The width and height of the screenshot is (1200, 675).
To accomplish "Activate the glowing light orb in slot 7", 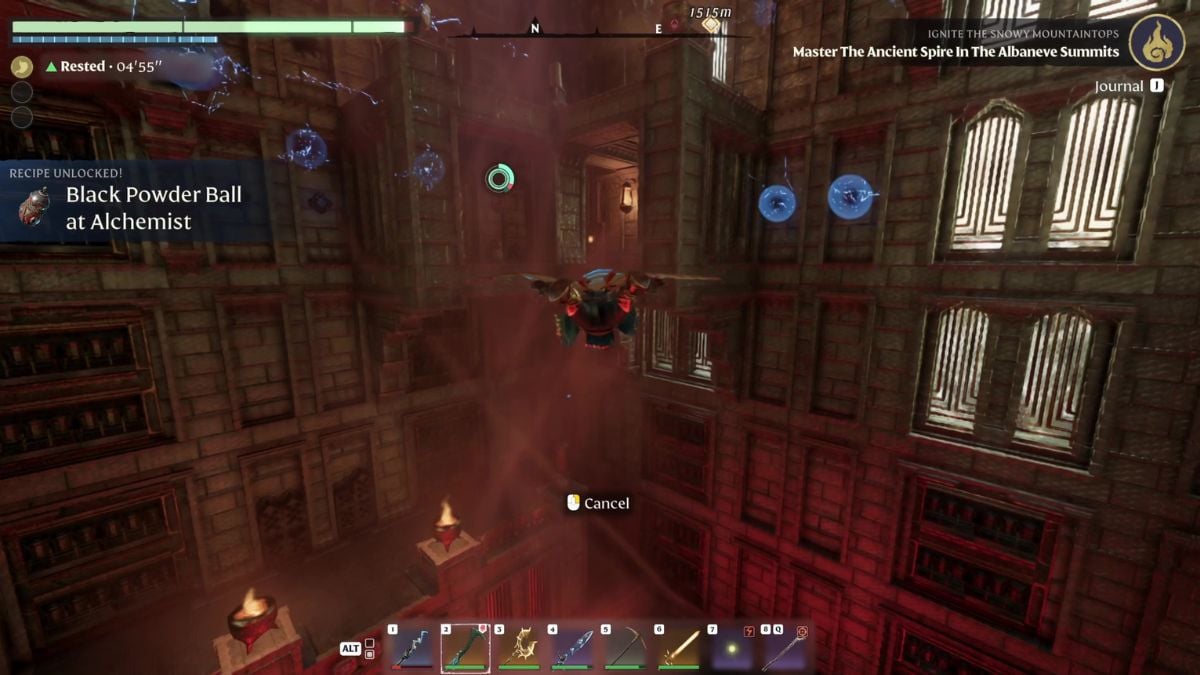I will point(730,648).
